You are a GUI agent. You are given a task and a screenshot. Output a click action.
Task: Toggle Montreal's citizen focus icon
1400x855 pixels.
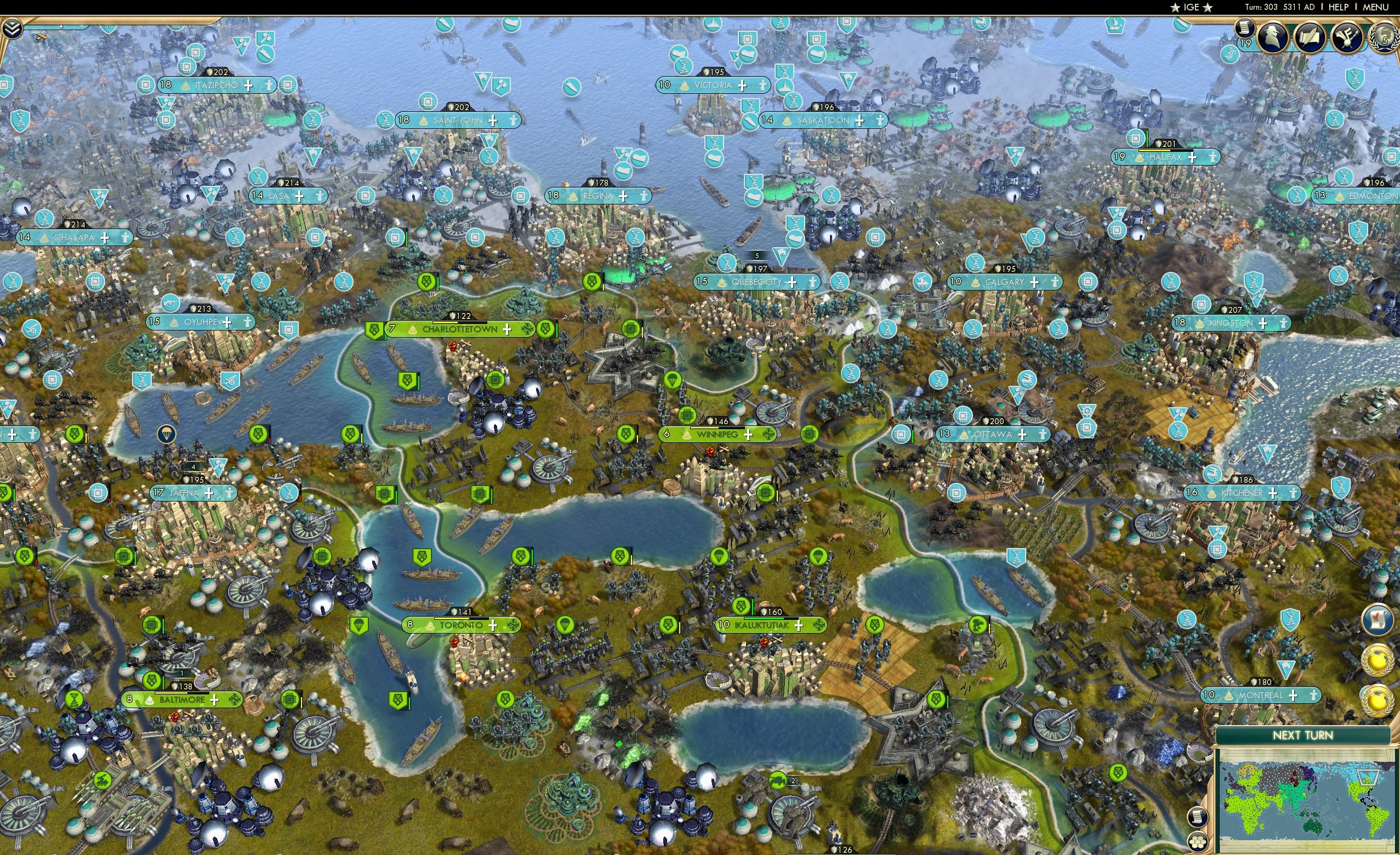point(1314,697)
